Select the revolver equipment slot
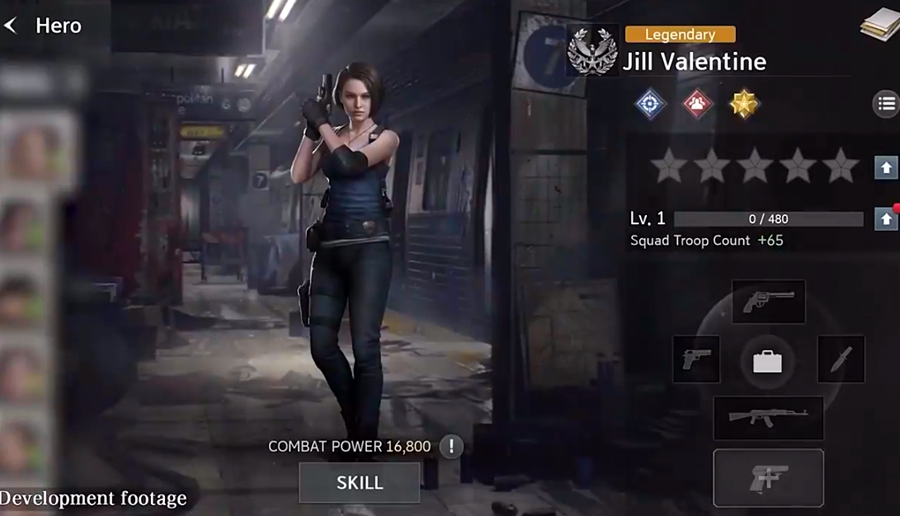 [x=768, y=302]
